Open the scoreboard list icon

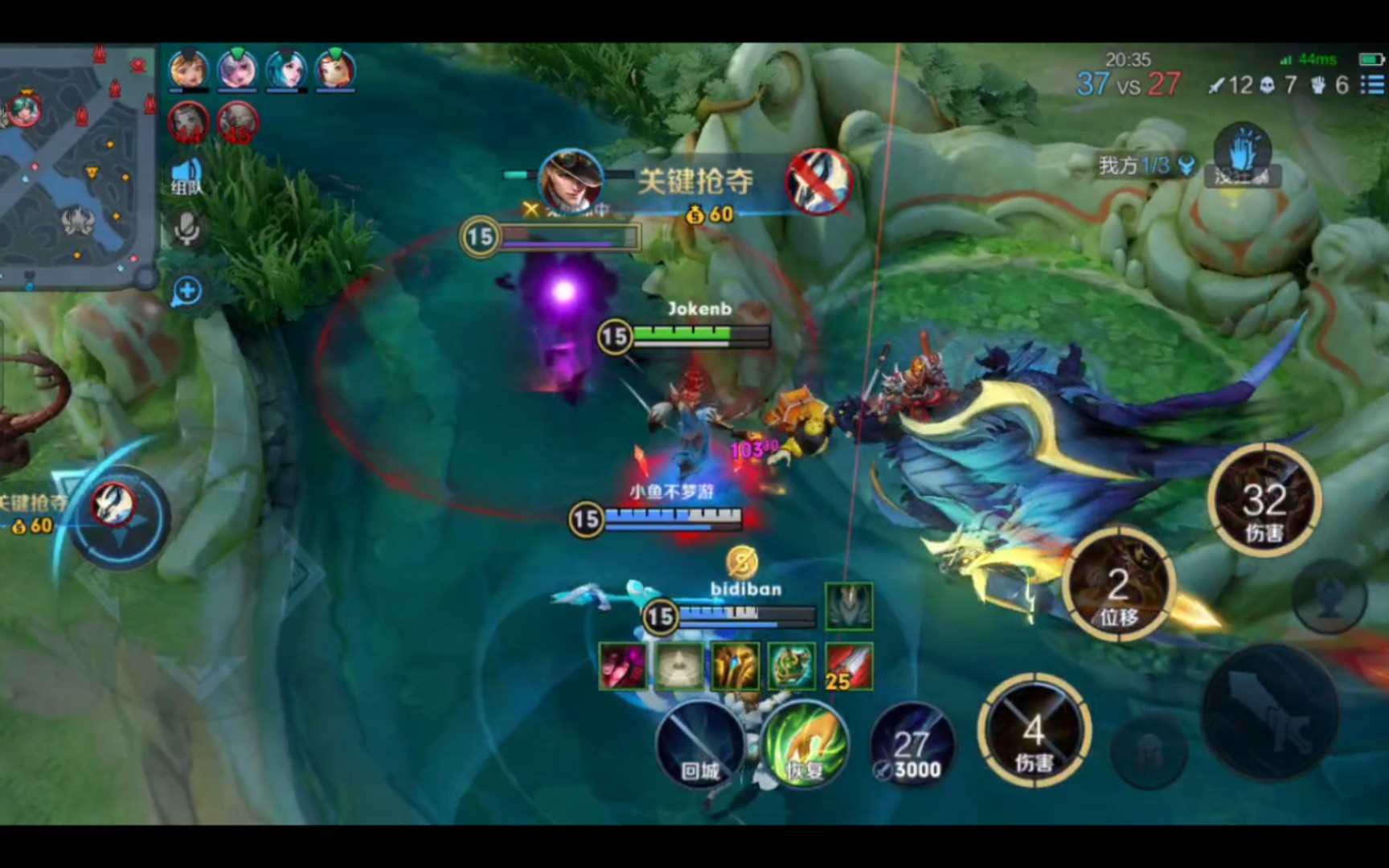pyautogui.click(x=1372, y=84)
